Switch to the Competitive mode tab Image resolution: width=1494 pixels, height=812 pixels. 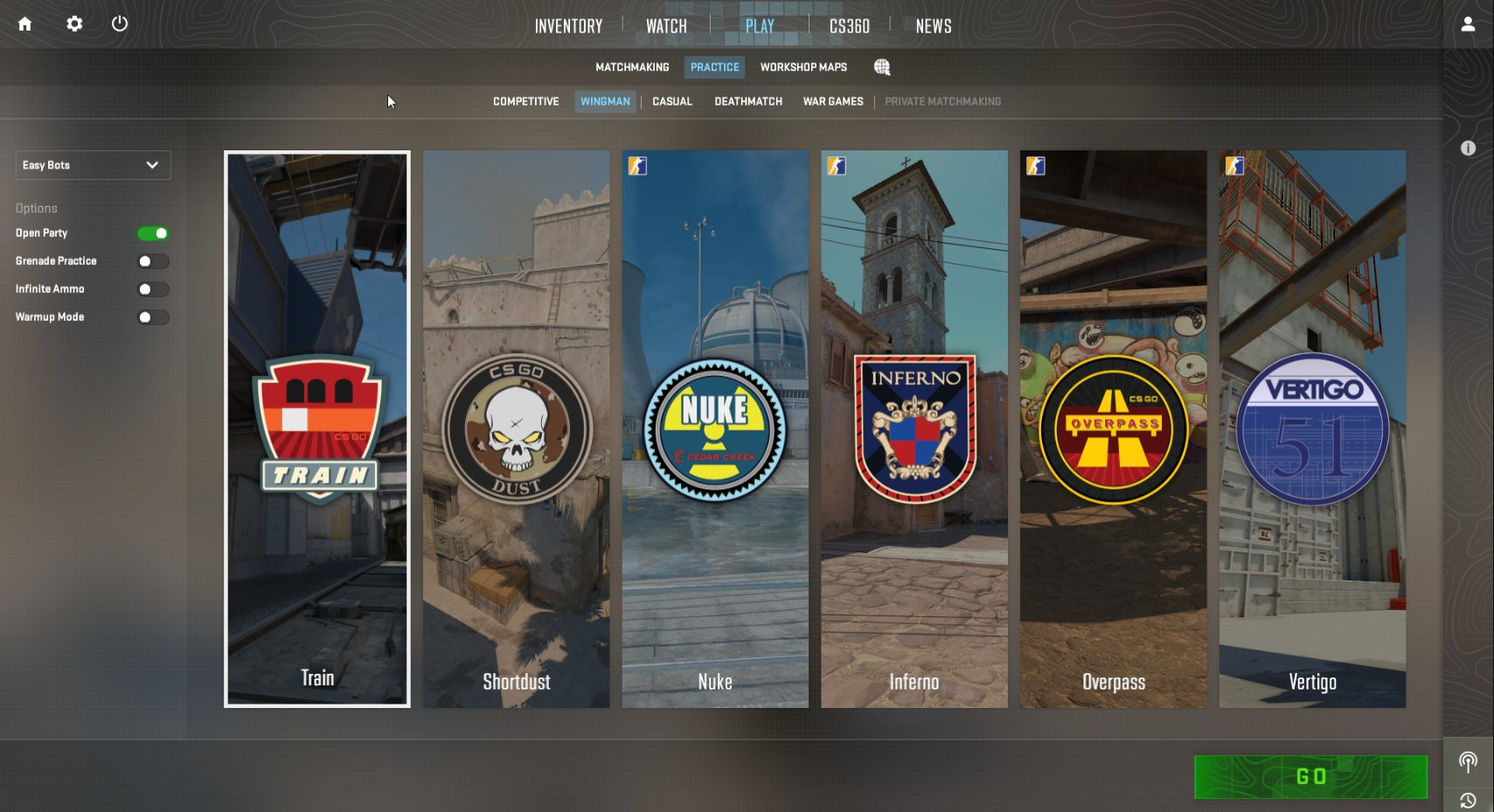click(x=525, y=101)
